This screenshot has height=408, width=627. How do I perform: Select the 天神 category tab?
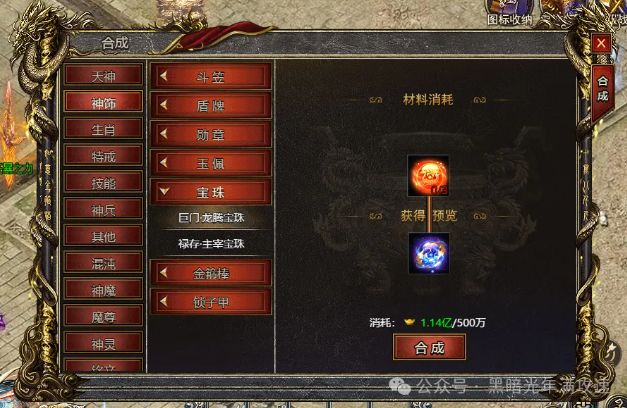(x=103, y=75)
